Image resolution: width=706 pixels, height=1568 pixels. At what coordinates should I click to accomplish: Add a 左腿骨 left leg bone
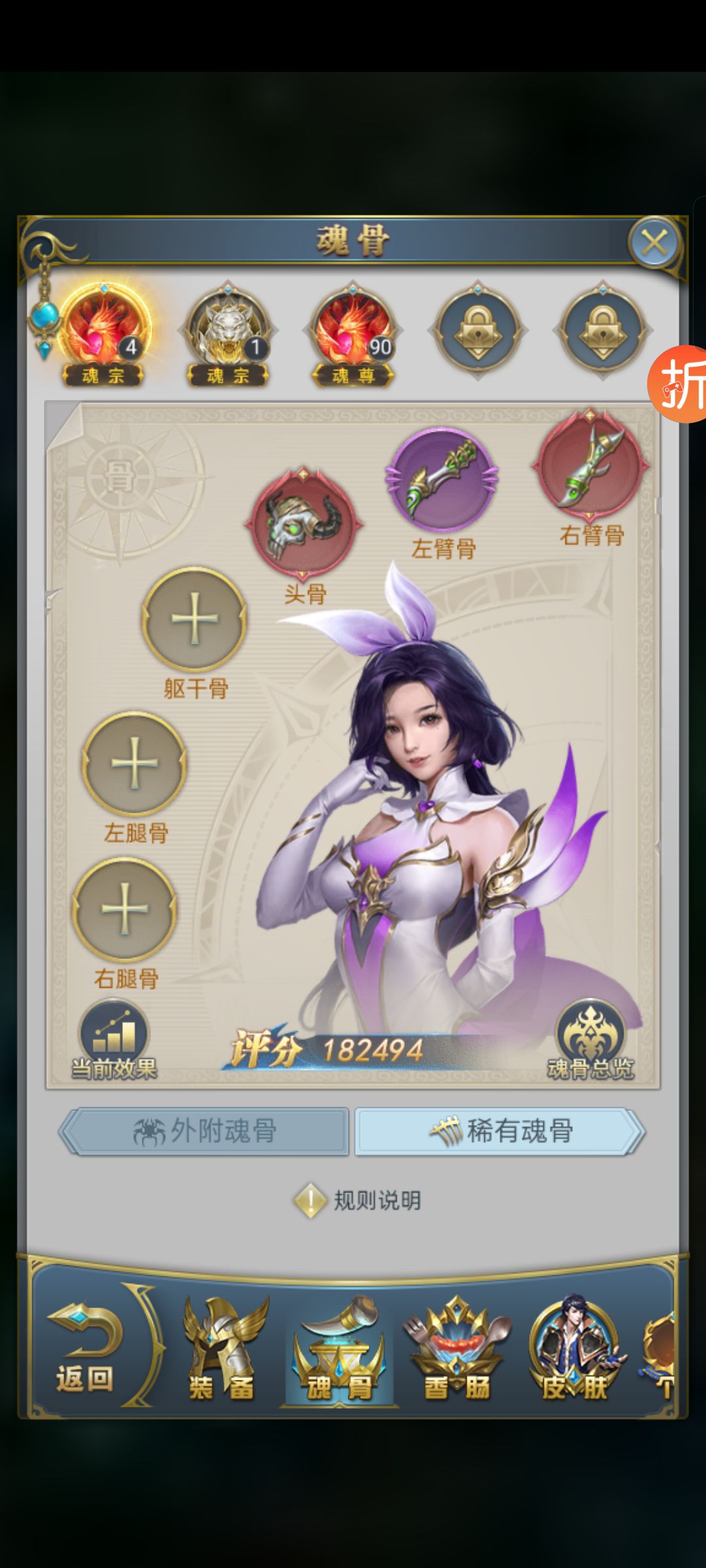click(135, 763)
